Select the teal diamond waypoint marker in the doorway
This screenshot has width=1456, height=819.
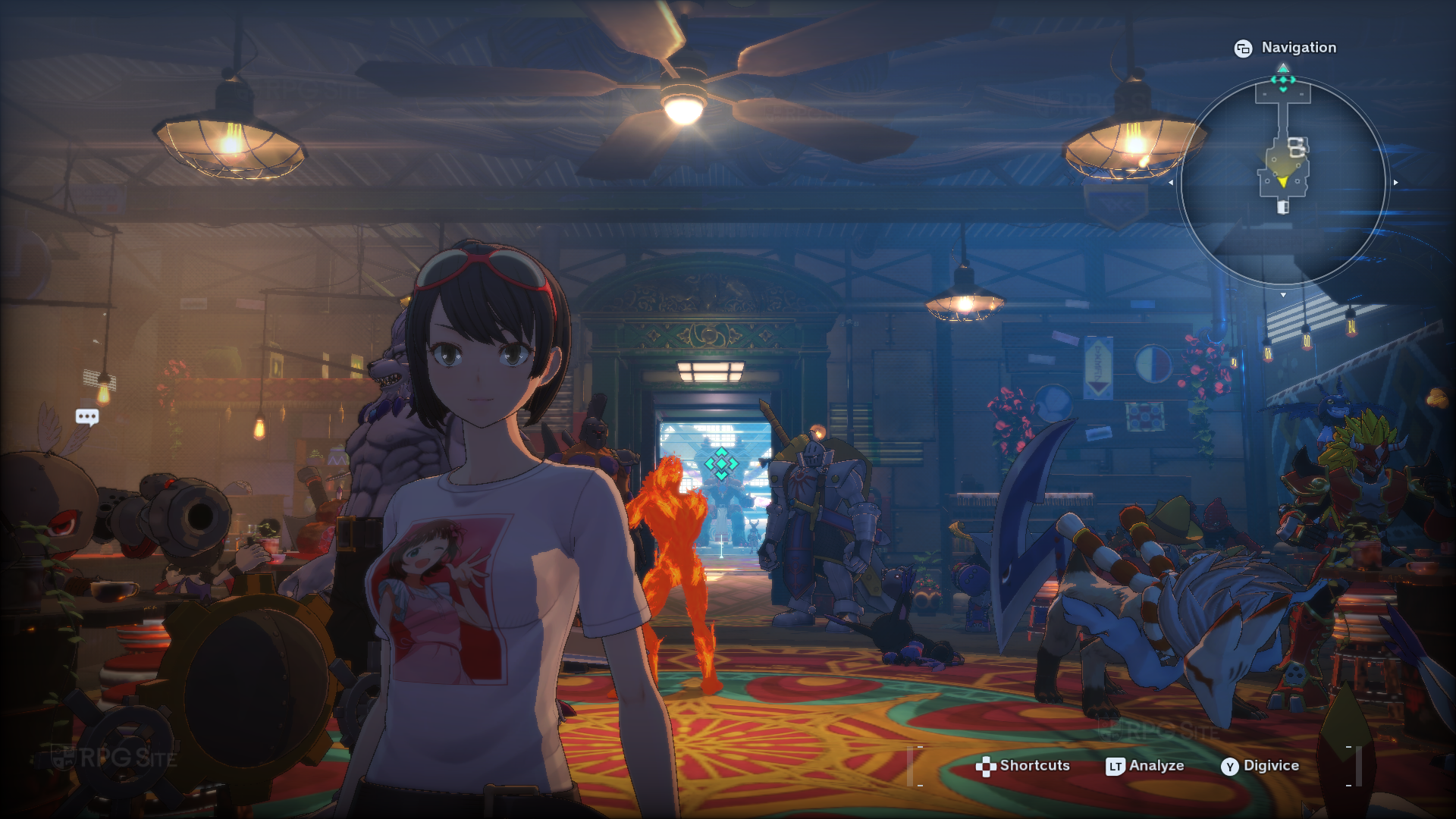point(721,463)
